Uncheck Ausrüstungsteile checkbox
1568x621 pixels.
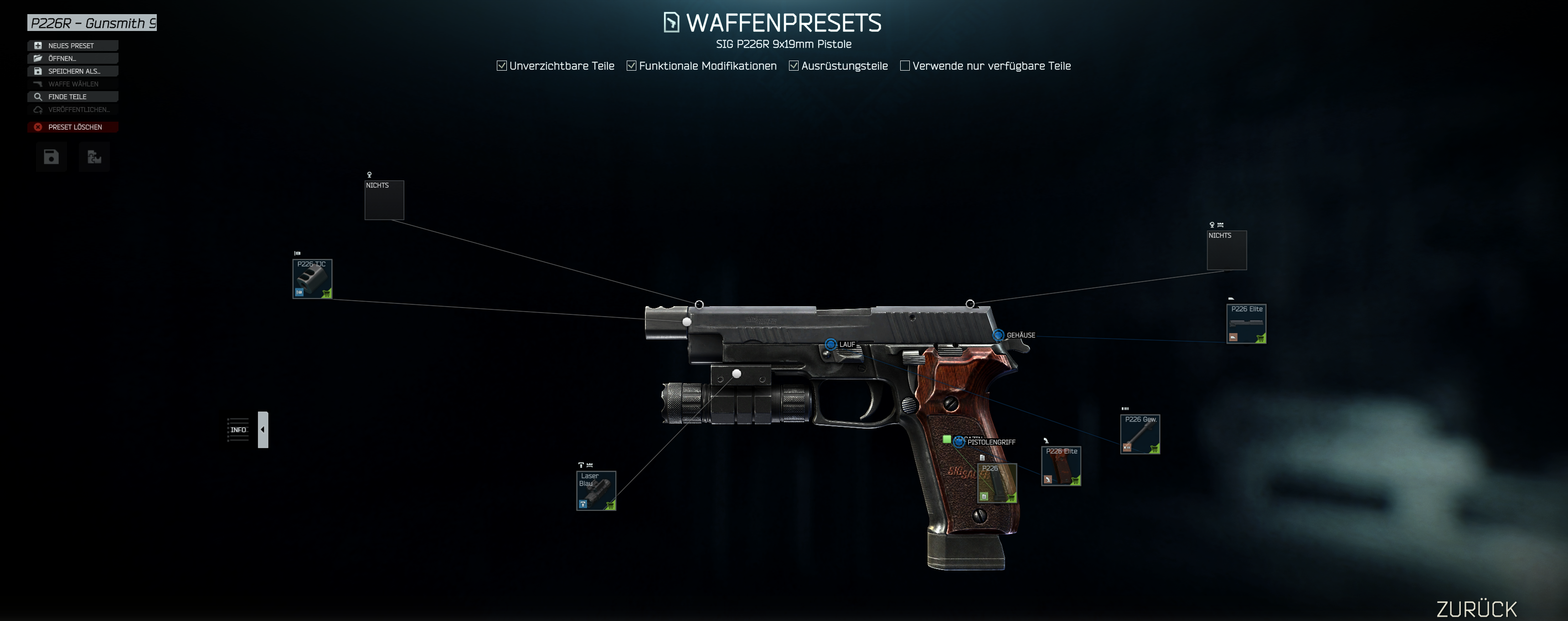tap(794, 66)
